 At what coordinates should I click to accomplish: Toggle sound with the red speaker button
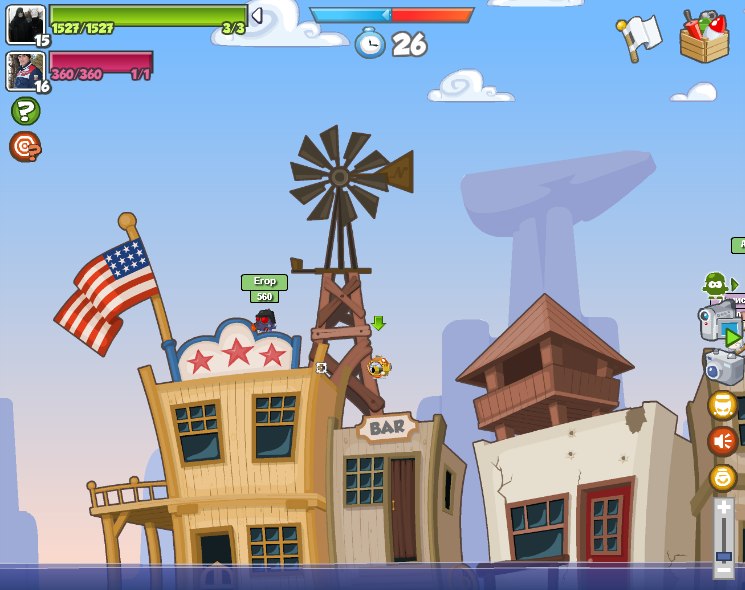click(x=722, y=441)
